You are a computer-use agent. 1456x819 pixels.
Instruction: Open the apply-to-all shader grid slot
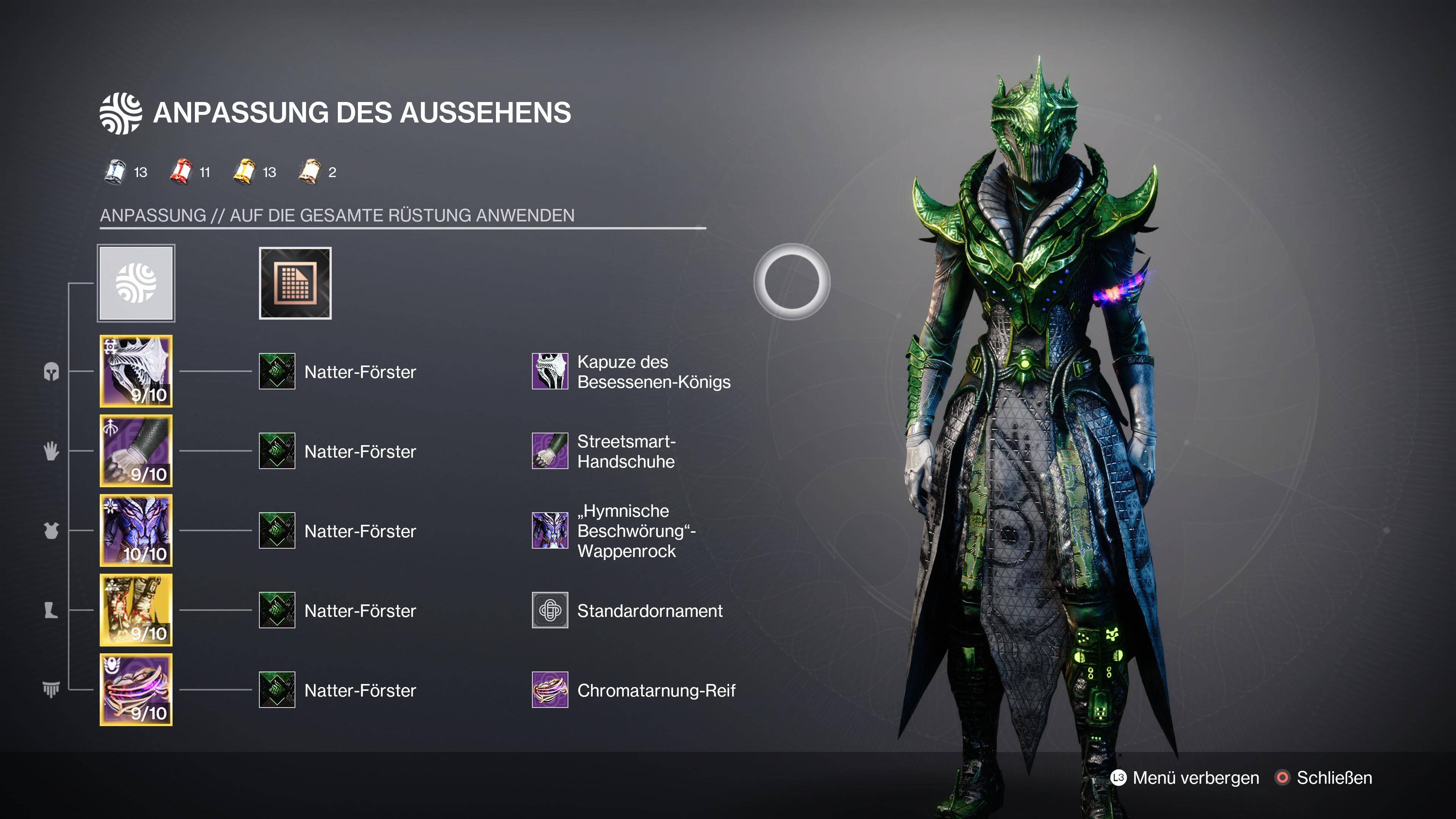tap(295, 283)
